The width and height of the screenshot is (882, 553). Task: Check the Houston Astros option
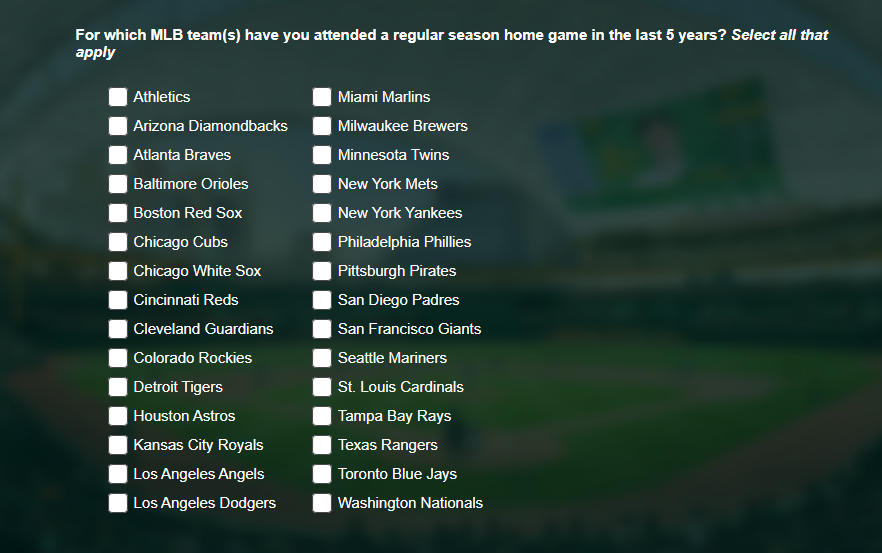(x=118, y=416)
